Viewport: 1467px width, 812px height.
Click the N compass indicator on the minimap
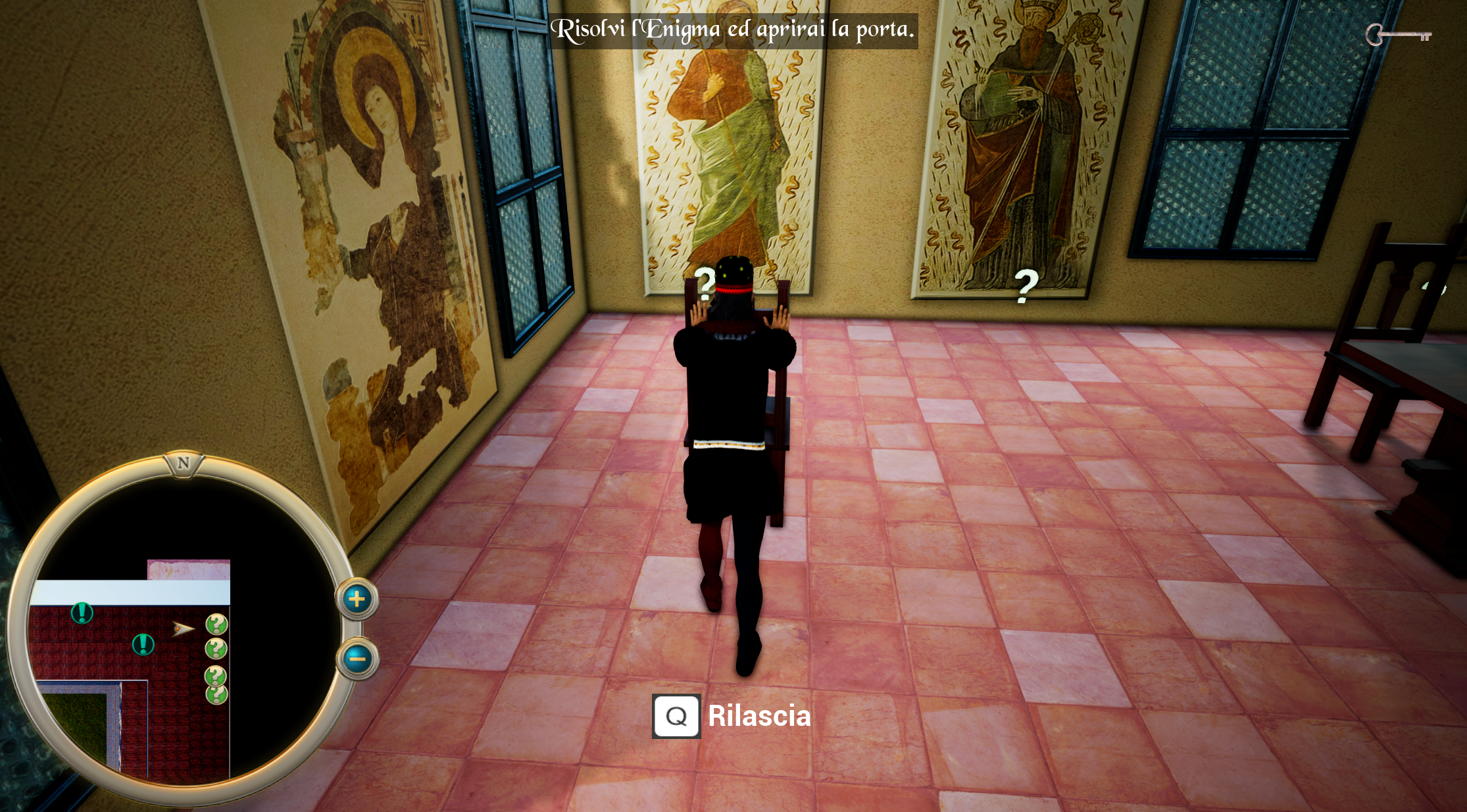coord(183,464)
